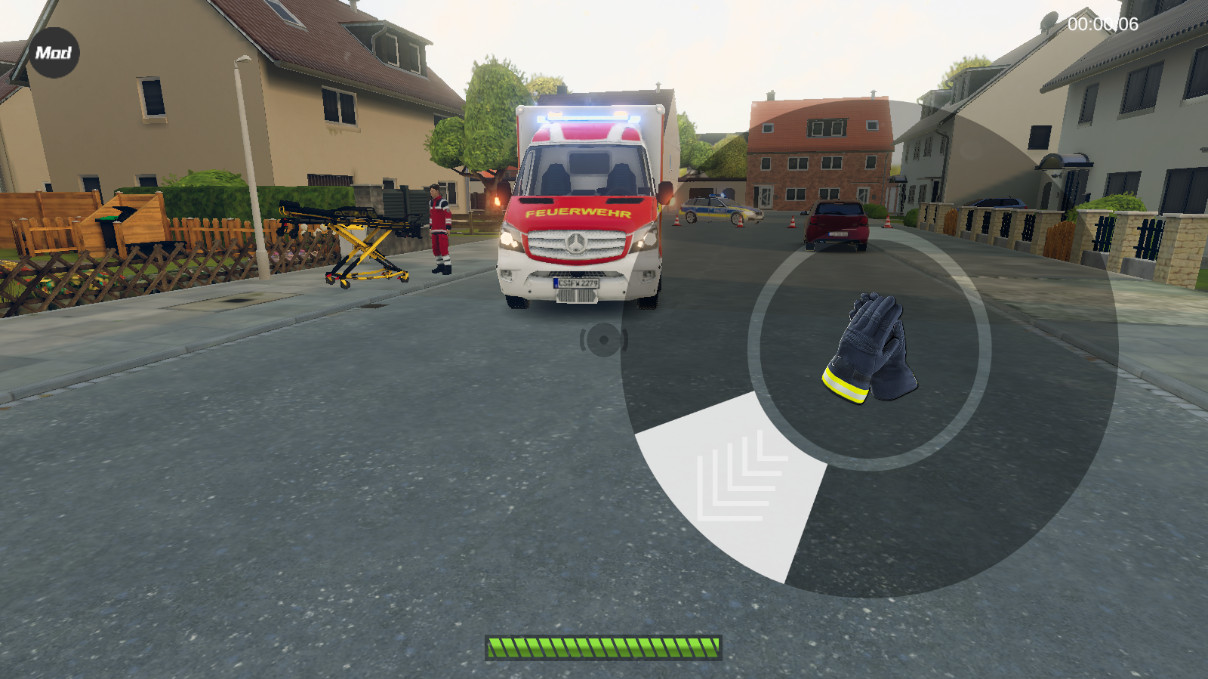
Task: Choose the firefighter gloves in the wheel center
Action: [869, 349]
